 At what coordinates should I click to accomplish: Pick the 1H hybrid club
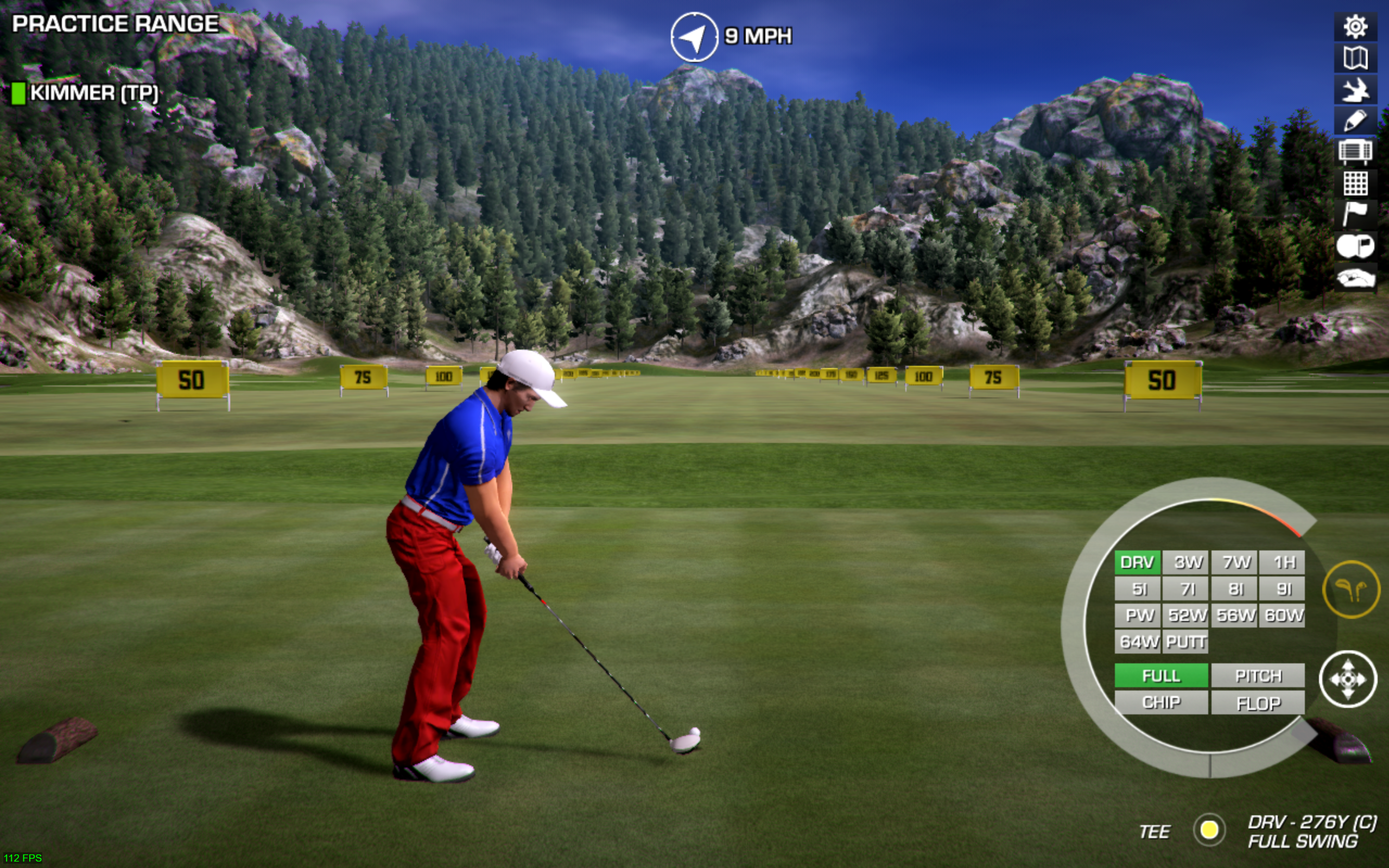(1283, 562)
